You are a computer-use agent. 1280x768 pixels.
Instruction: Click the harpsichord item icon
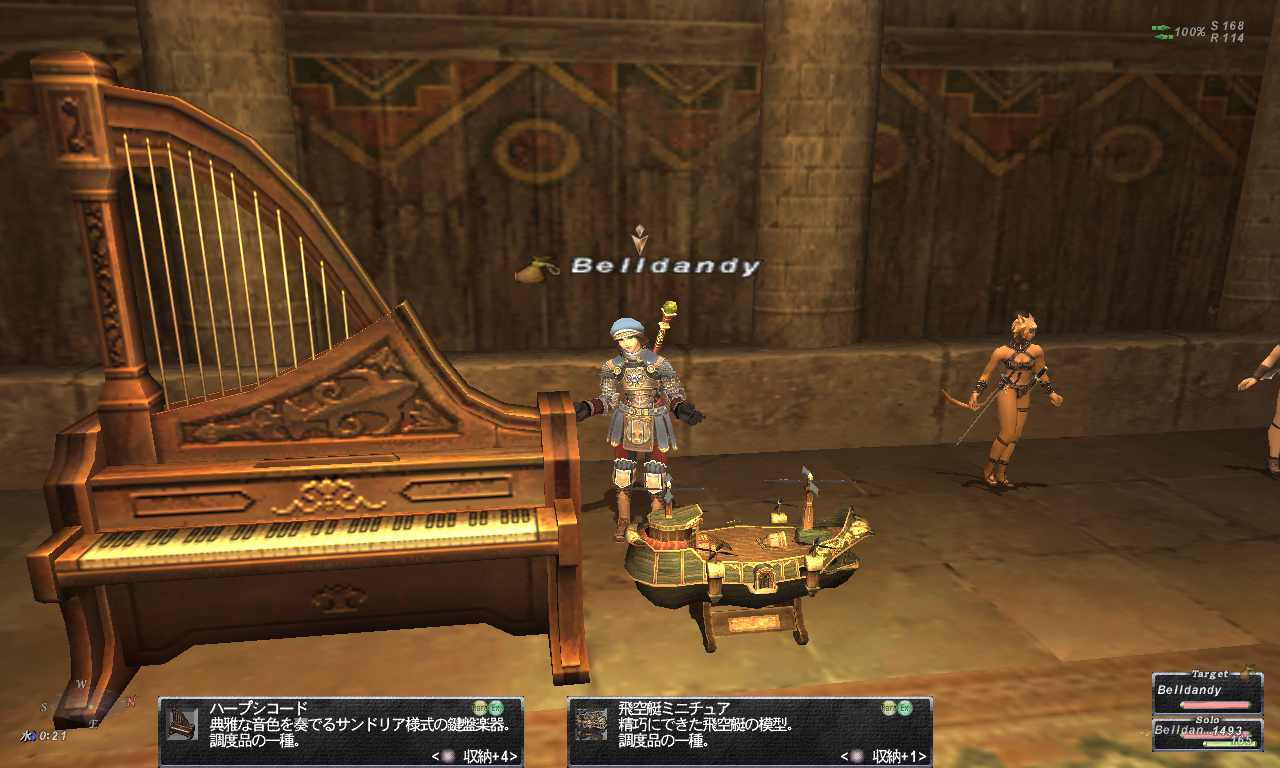coord(182,723)
